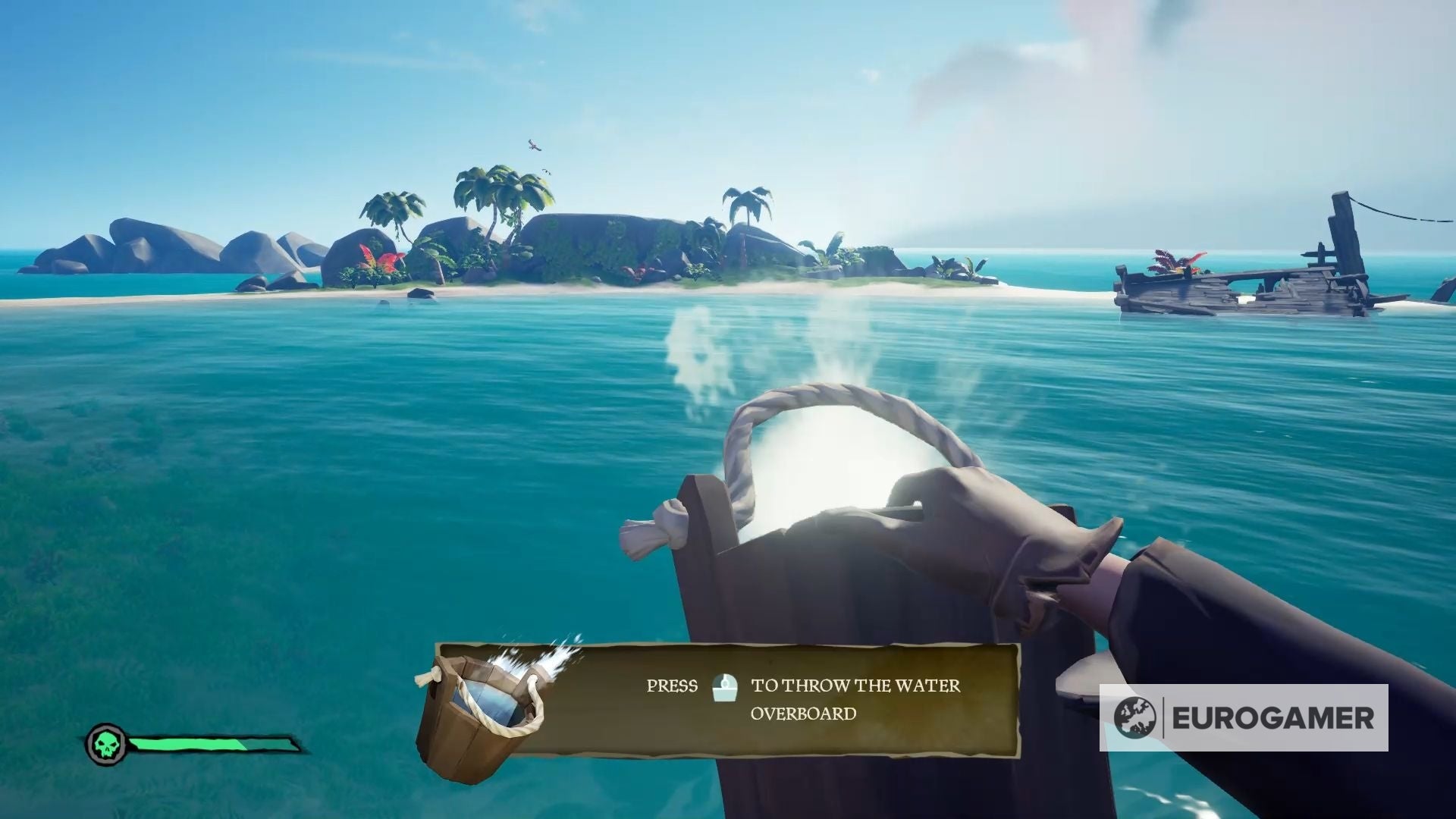Viewport: 1456px width, 819px height.
Task: Click the bucket button glyph in the prompt
Action: coord(725,688)
